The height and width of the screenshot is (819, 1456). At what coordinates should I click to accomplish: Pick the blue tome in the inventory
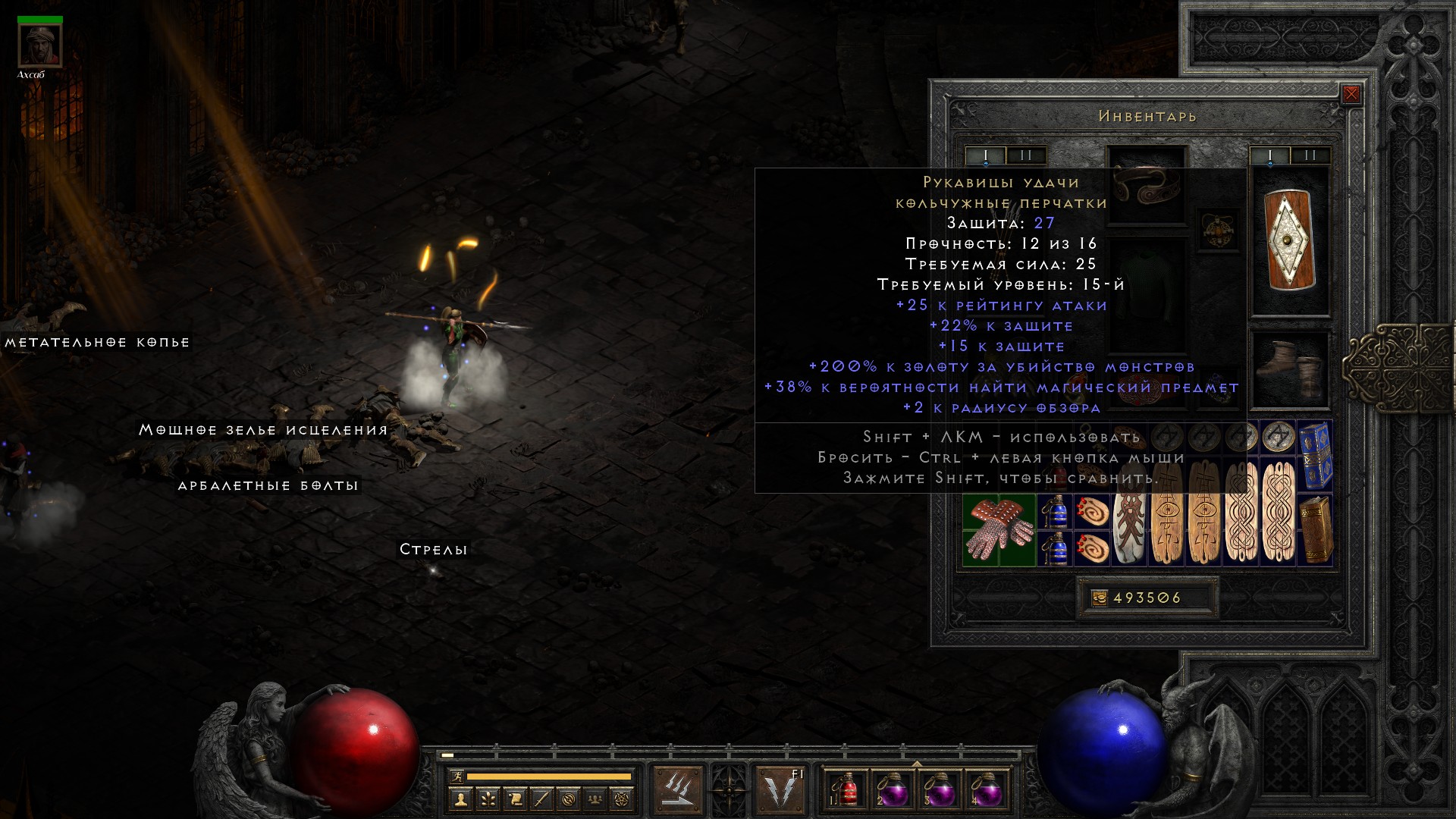click(x=1316, y=455)
